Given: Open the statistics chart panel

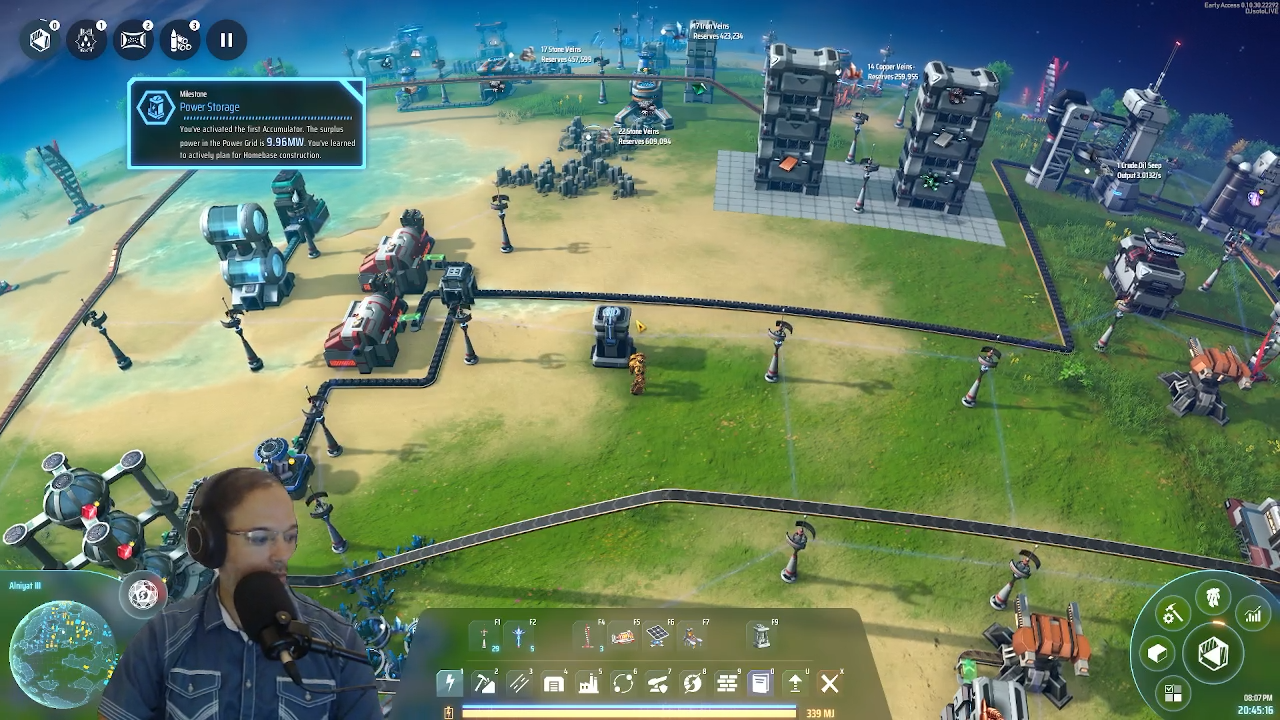Looking at the screenshot, I should click(x=1253, y=615).
